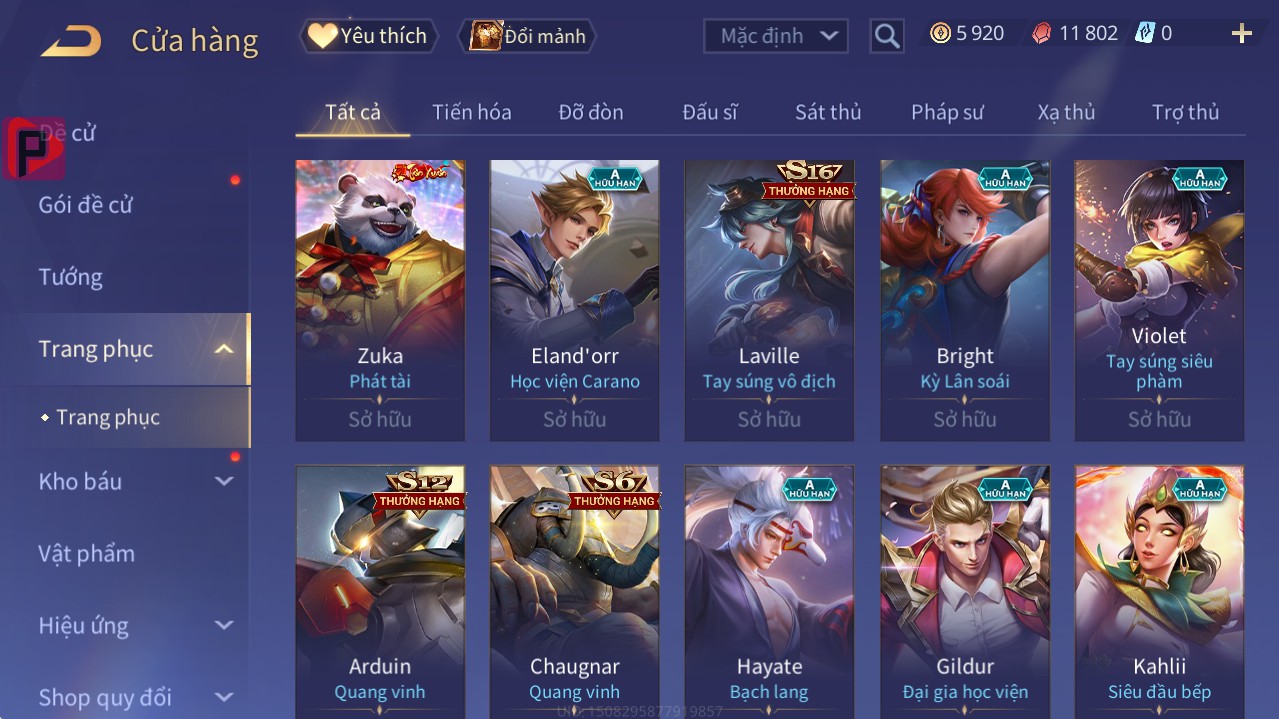Choose the Trợ thủ tab
The width and height of the screenshot is (1279, 719).
[x=1184, y=112]
